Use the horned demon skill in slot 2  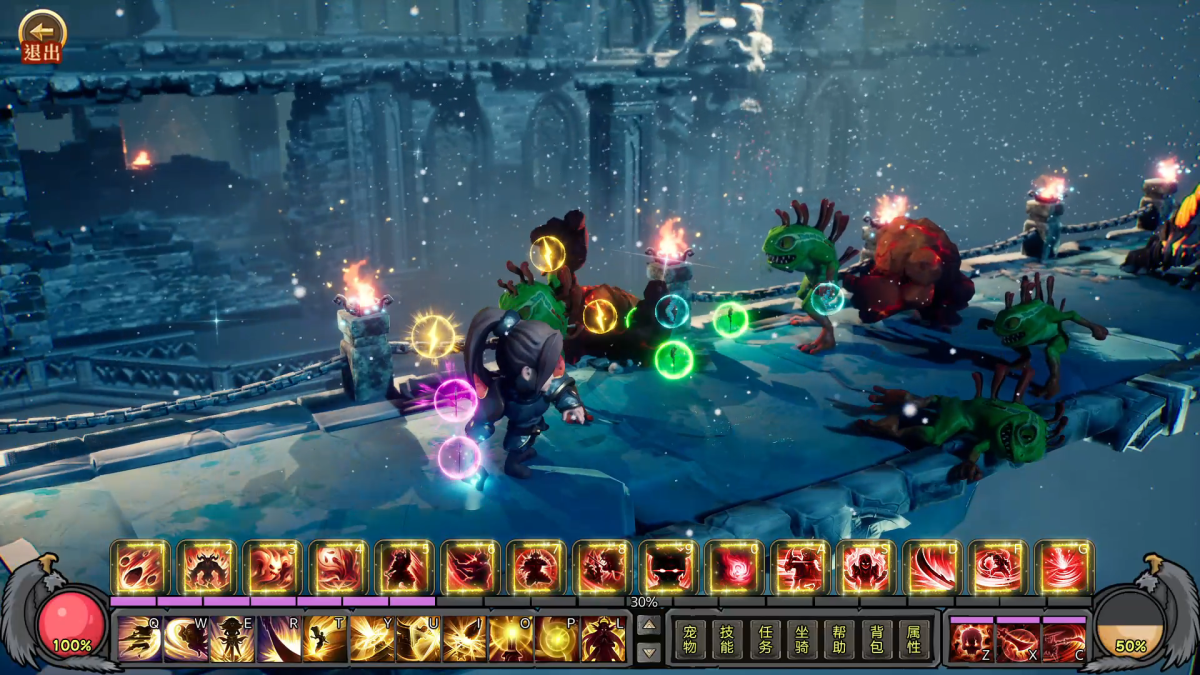tap(207, 568)
